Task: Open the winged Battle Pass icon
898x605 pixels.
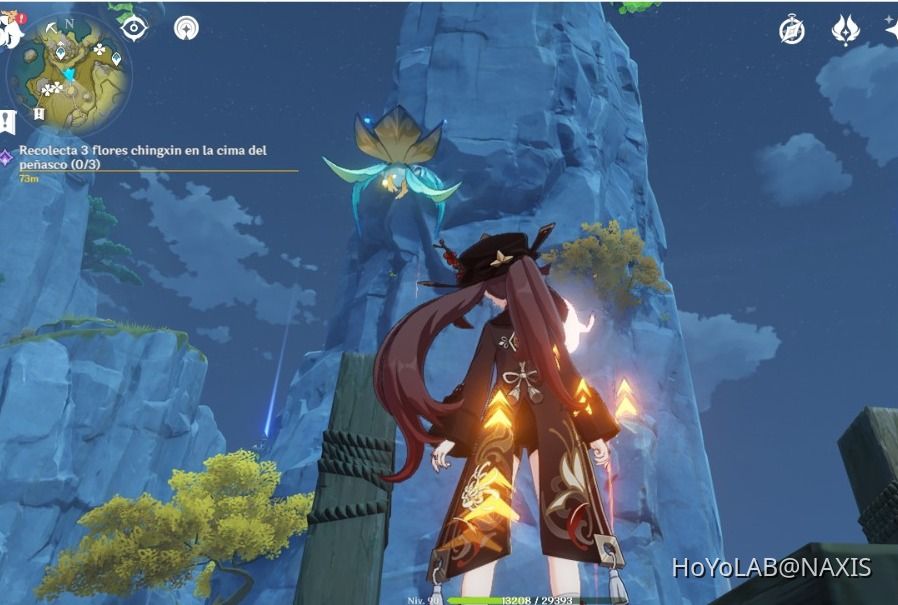Action: pyautogui.click(x=846, y=31)
